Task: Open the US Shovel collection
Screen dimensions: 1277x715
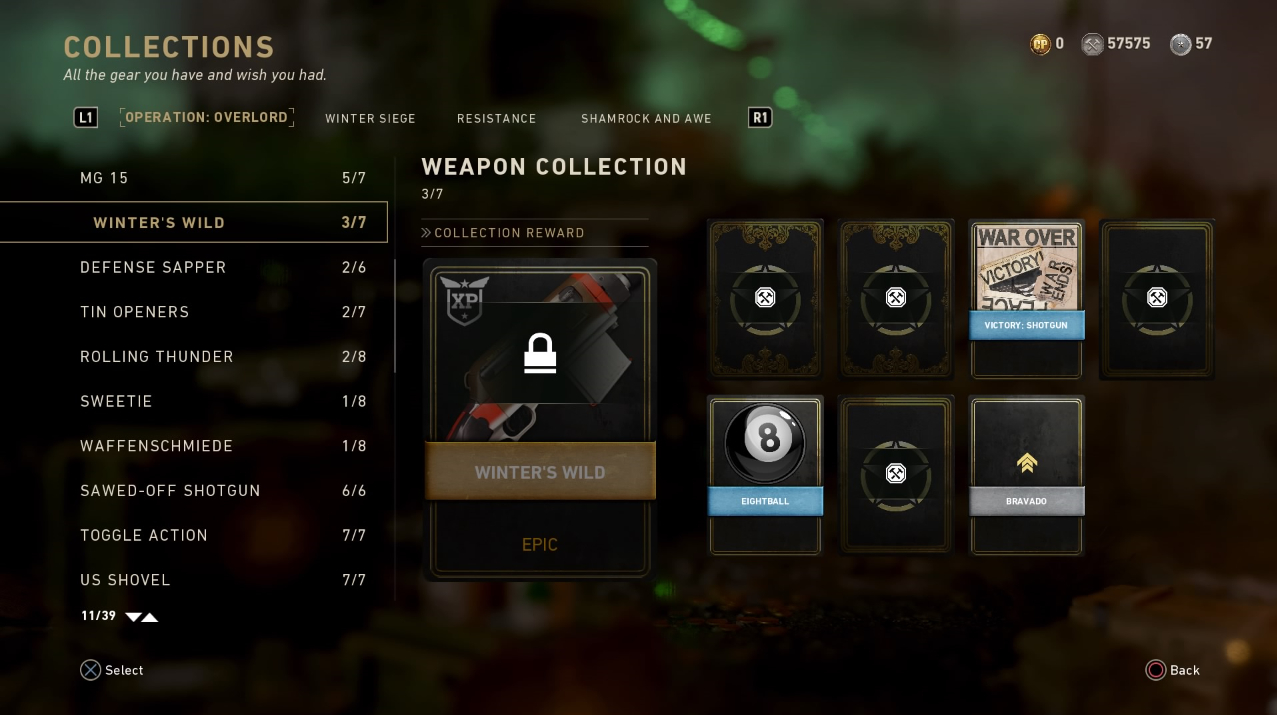Action: pyautogui.click(x=193, y=580)
